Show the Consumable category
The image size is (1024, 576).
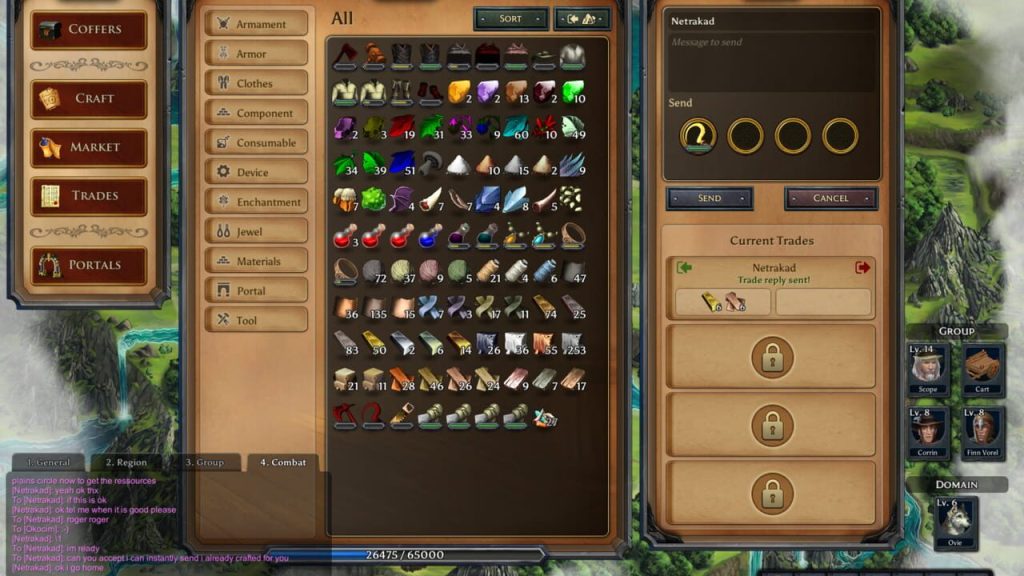coord(256,143)
